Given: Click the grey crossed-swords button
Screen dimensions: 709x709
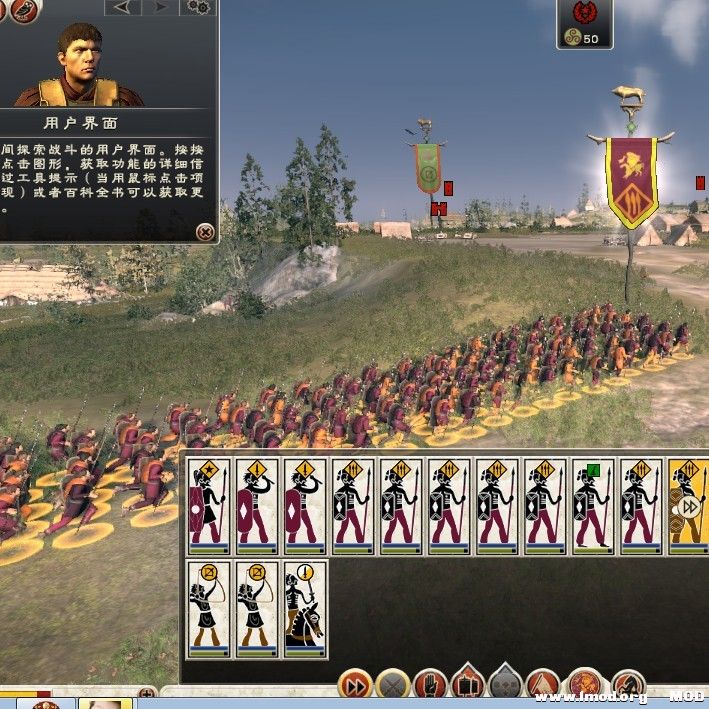Looking at the screenshot, I should point(392,685).
